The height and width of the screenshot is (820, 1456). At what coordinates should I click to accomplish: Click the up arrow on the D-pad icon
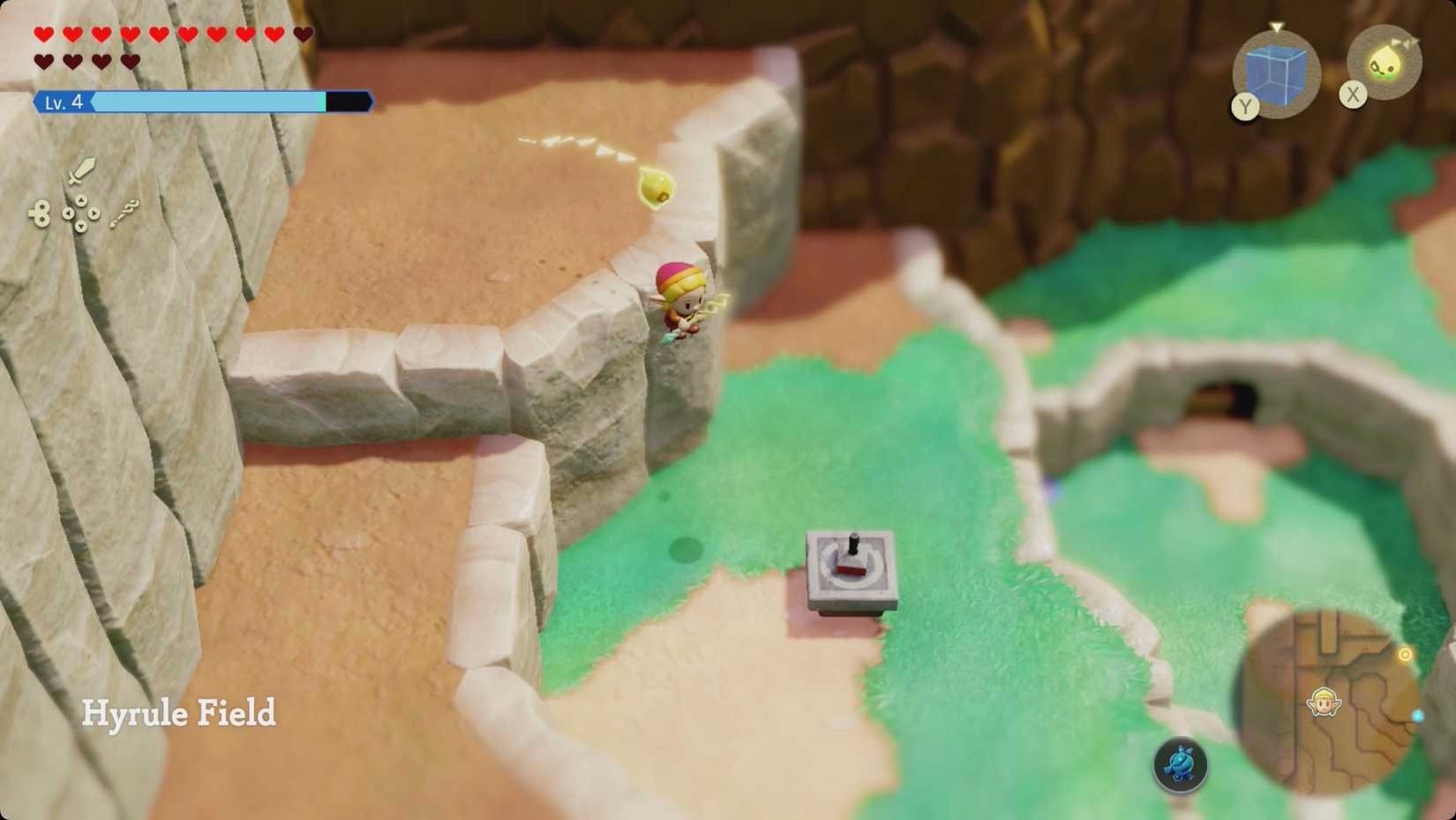point(81,200)
